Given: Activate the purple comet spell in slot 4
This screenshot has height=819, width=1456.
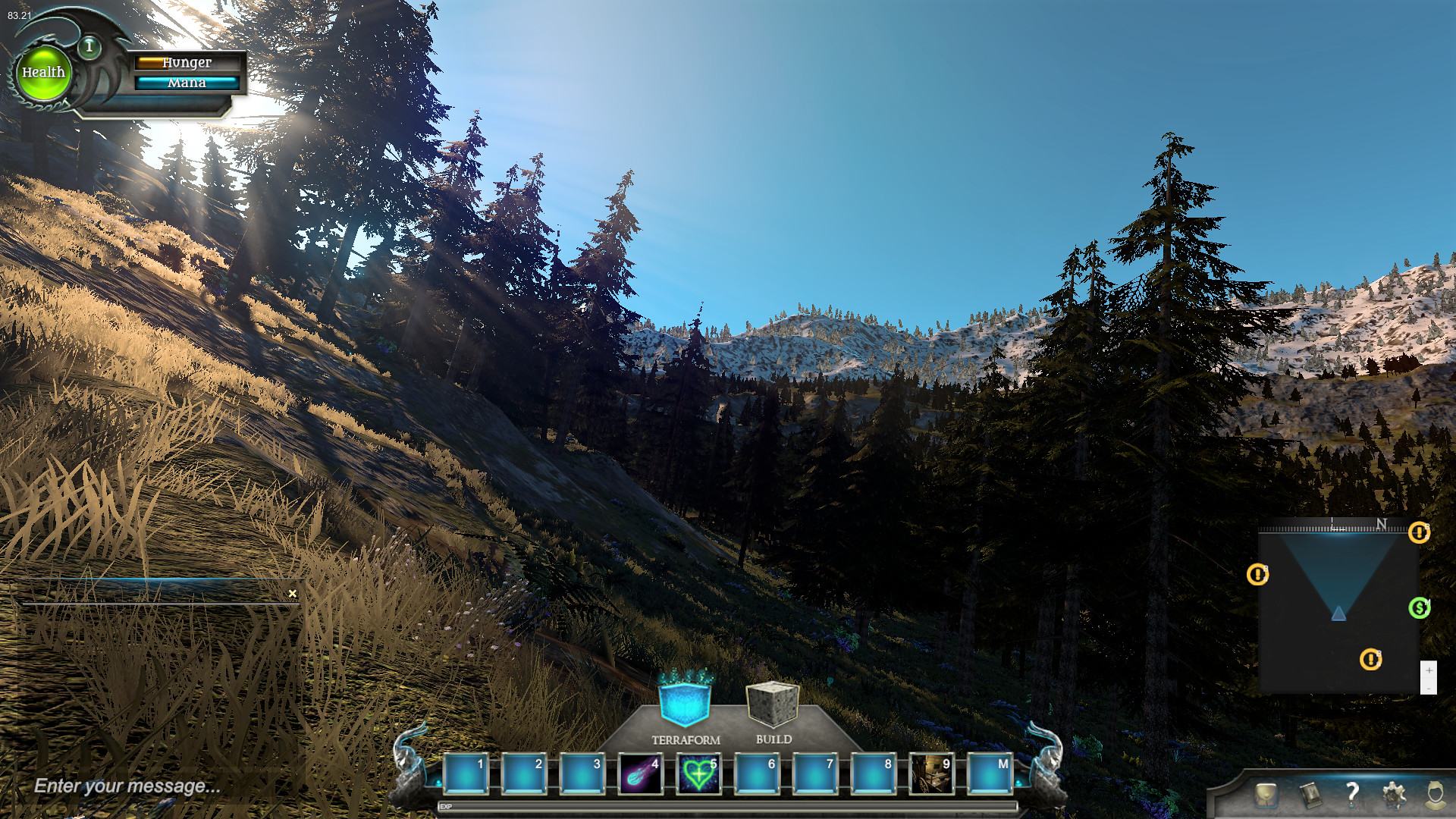Looking at the screenshot, I should pos(640,773).
